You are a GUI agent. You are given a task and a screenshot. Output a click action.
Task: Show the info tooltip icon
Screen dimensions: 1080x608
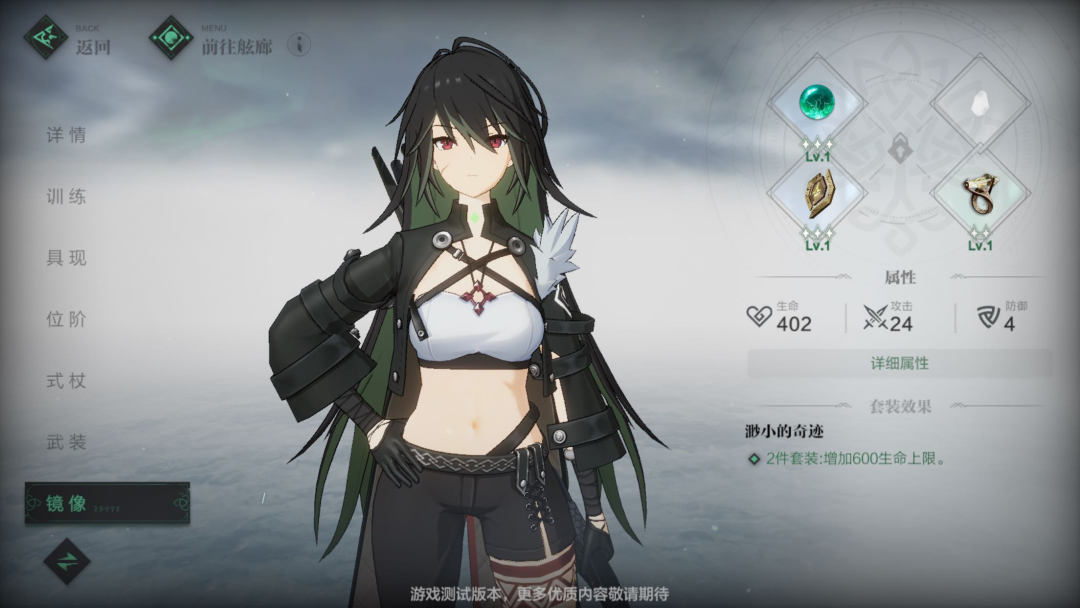point(299,44)
